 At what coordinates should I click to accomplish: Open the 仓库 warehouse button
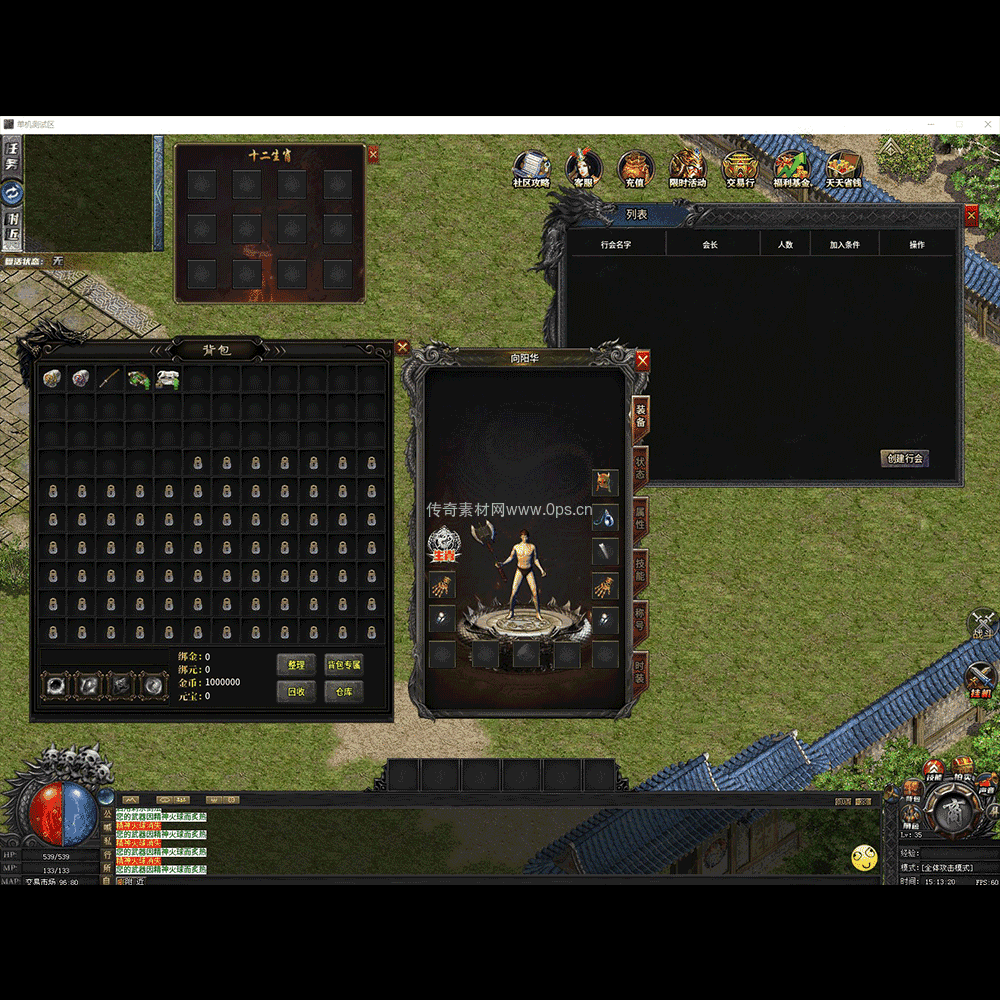343,691
